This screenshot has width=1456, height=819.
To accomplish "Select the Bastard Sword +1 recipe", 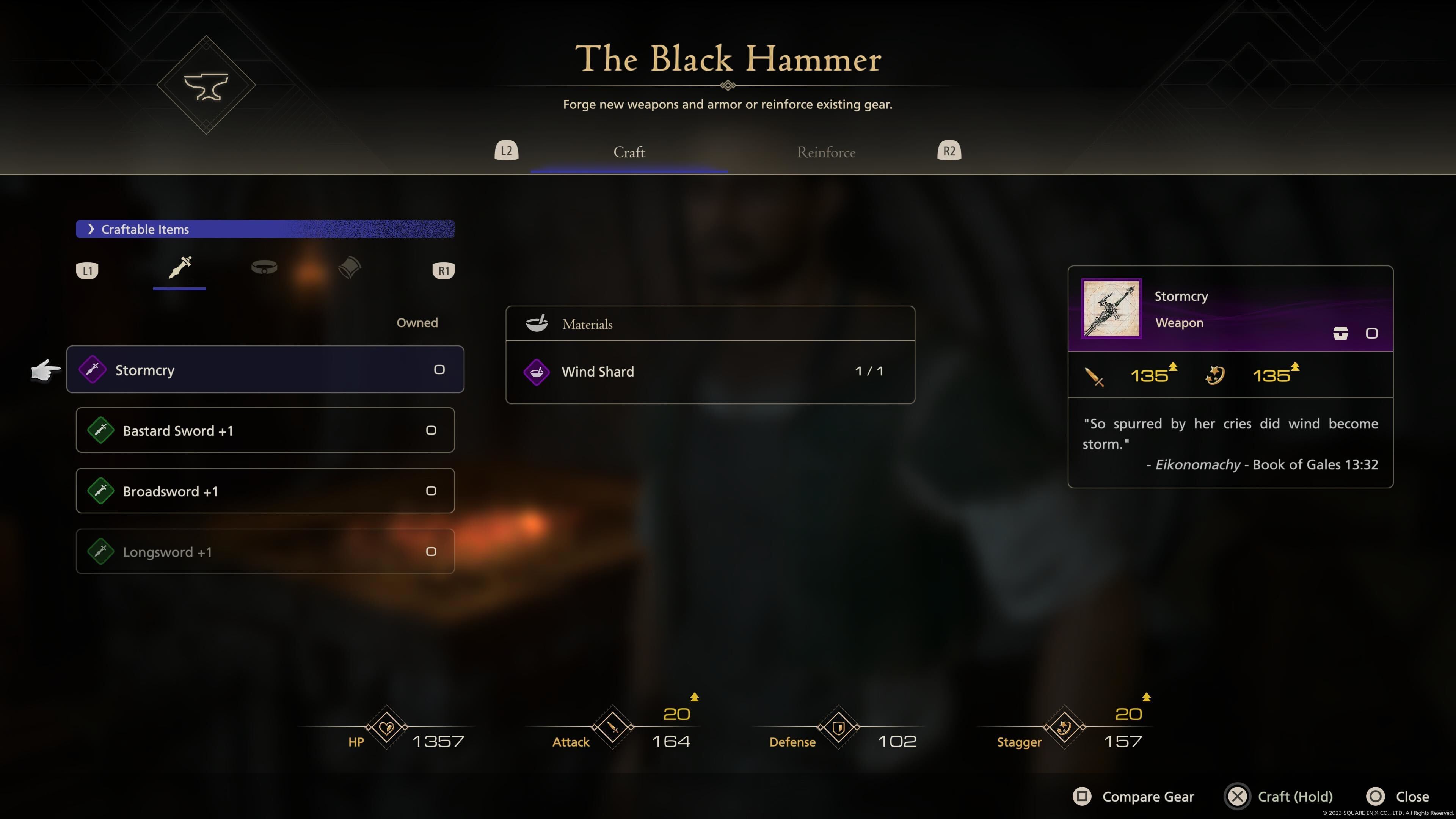I will [x=265, y=430].
